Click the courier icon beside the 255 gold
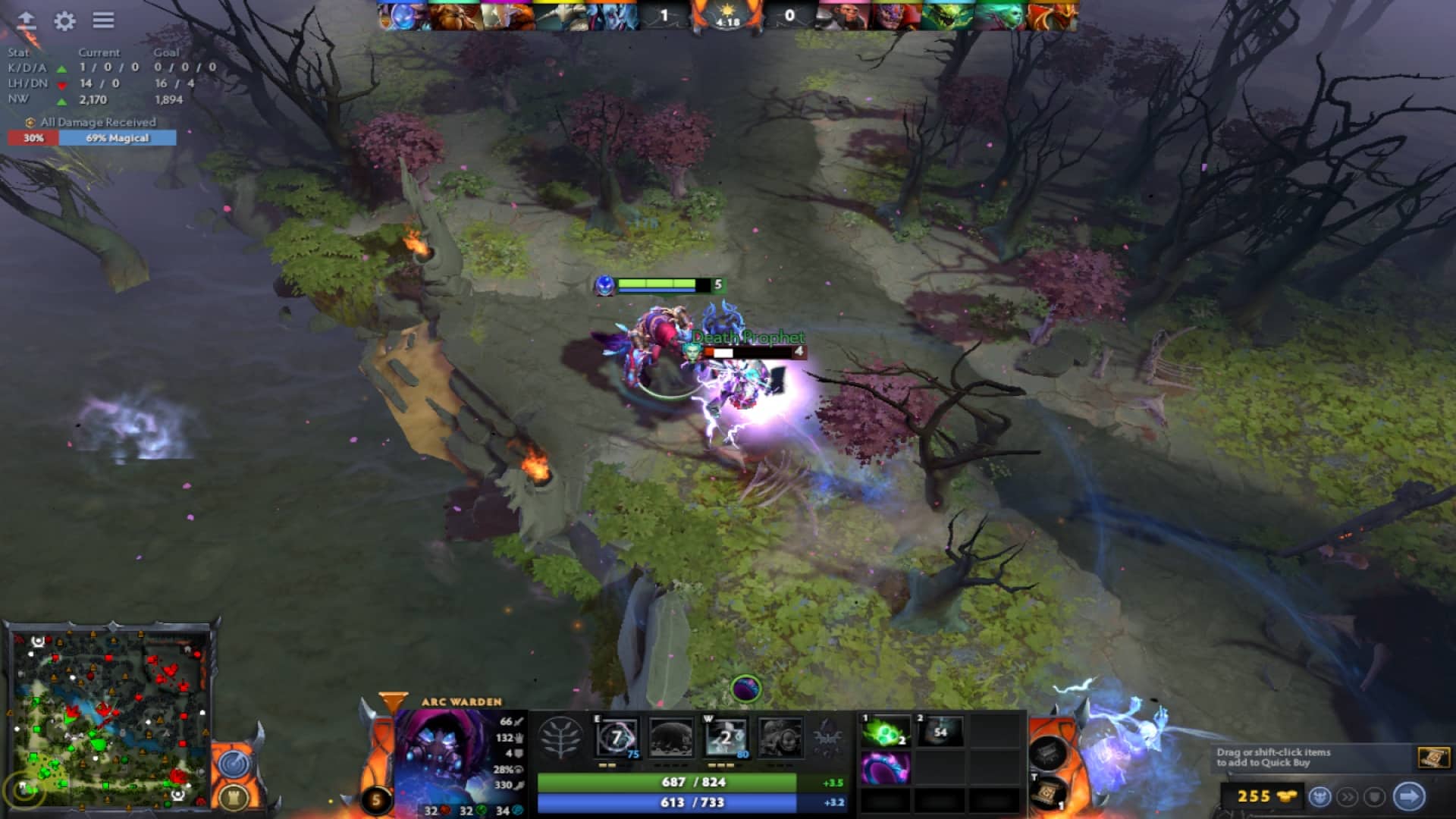Screen dimensions: 1456x819 coord(1321,797)
